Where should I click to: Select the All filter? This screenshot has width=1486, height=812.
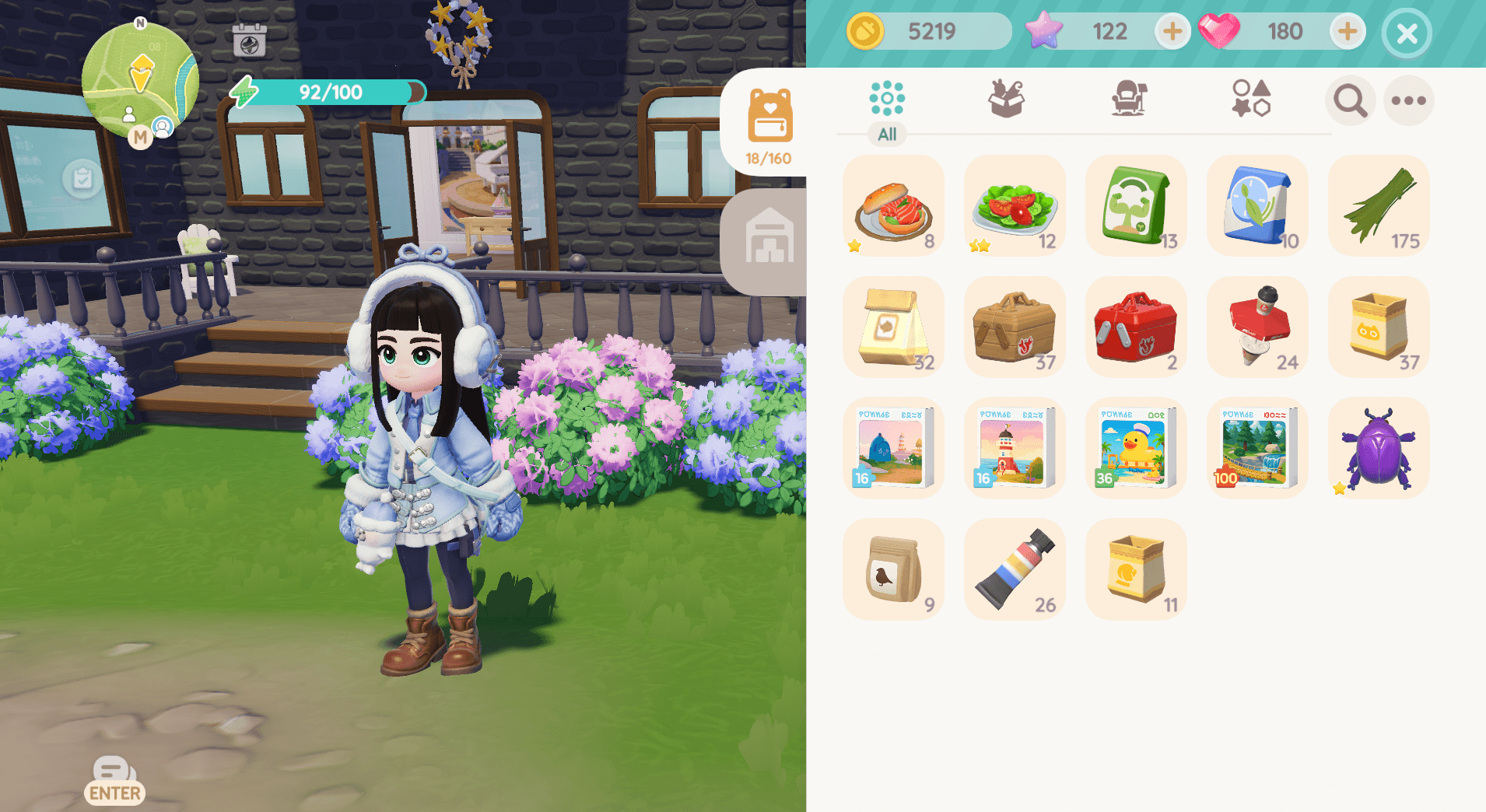888,134
